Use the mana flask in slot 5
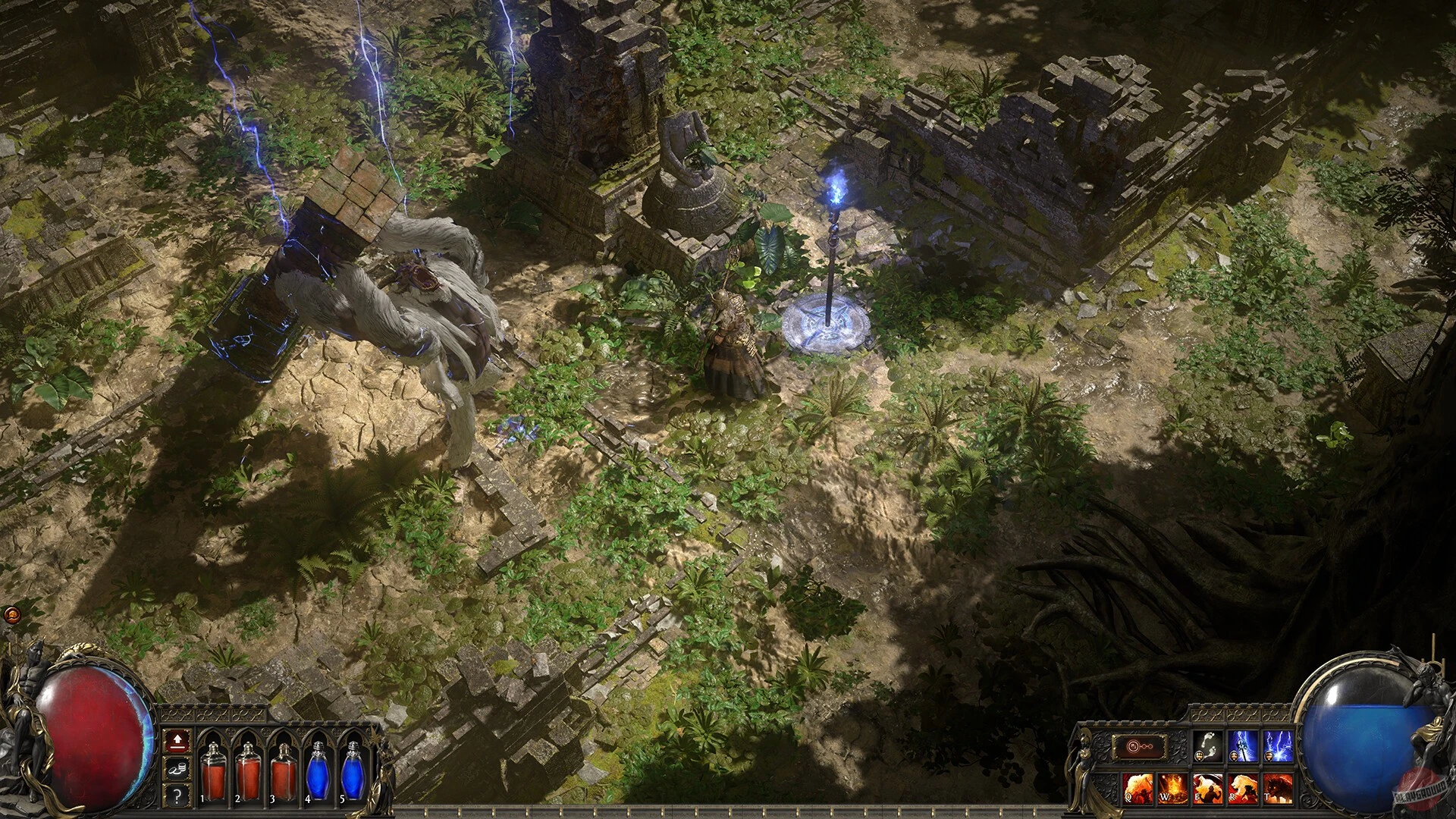Screen dimensions: 1456x819 coord(353,773)
